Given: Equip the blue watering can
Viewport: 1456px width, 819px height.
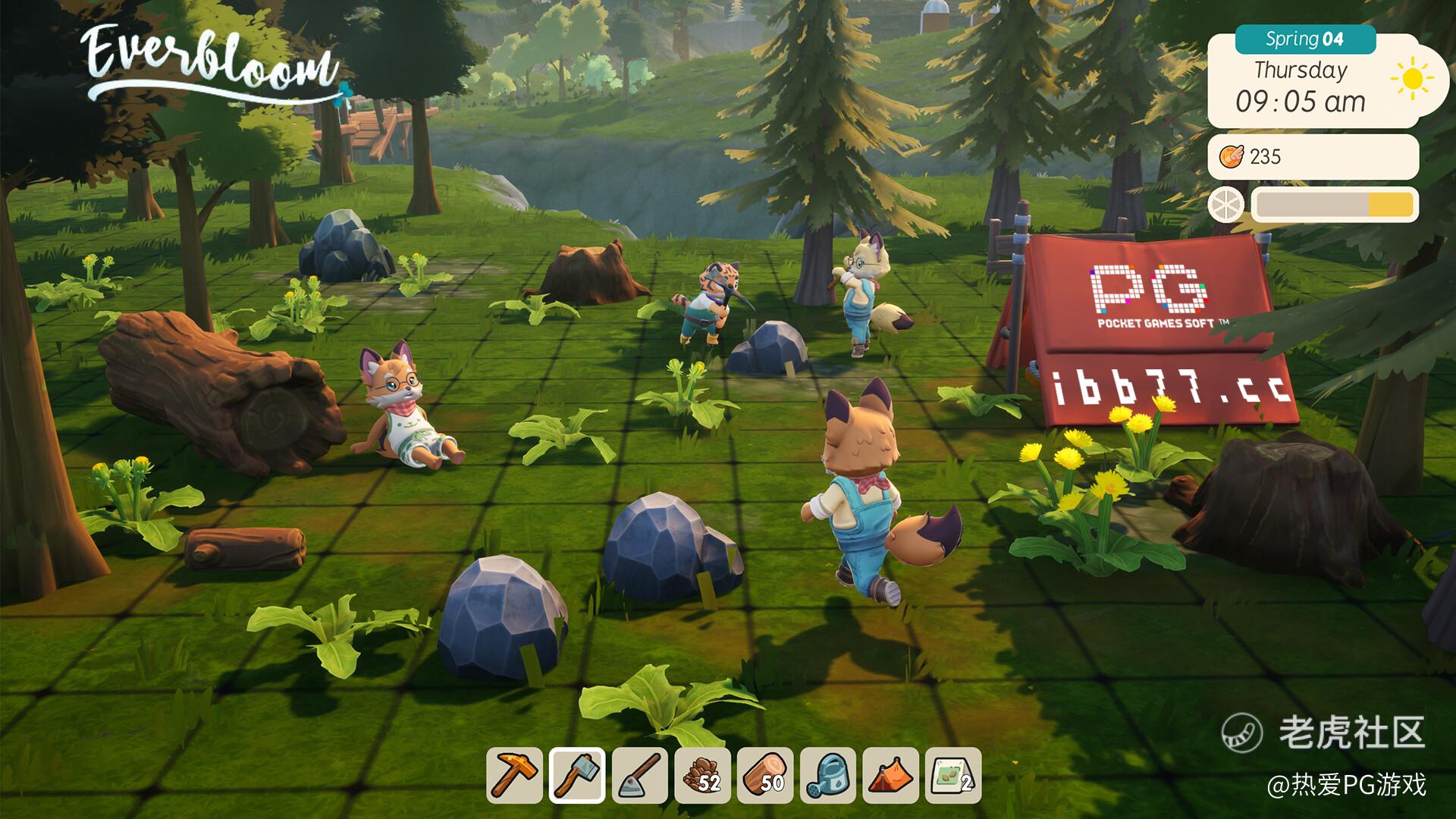Looking at the screenshot, I should coord(828,775).
